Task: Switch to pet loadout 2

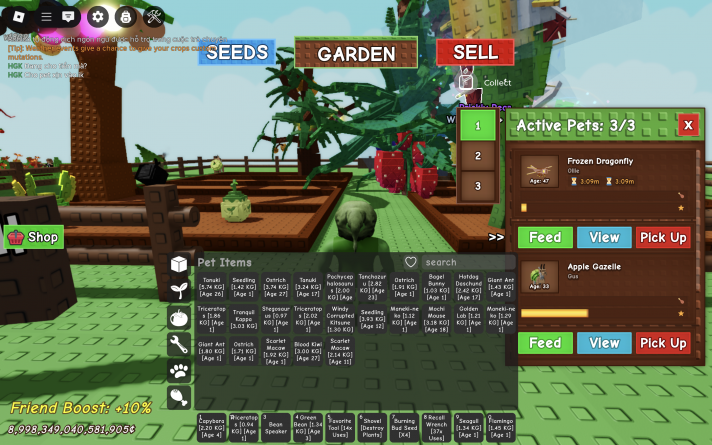Action: tap(478, 156)
